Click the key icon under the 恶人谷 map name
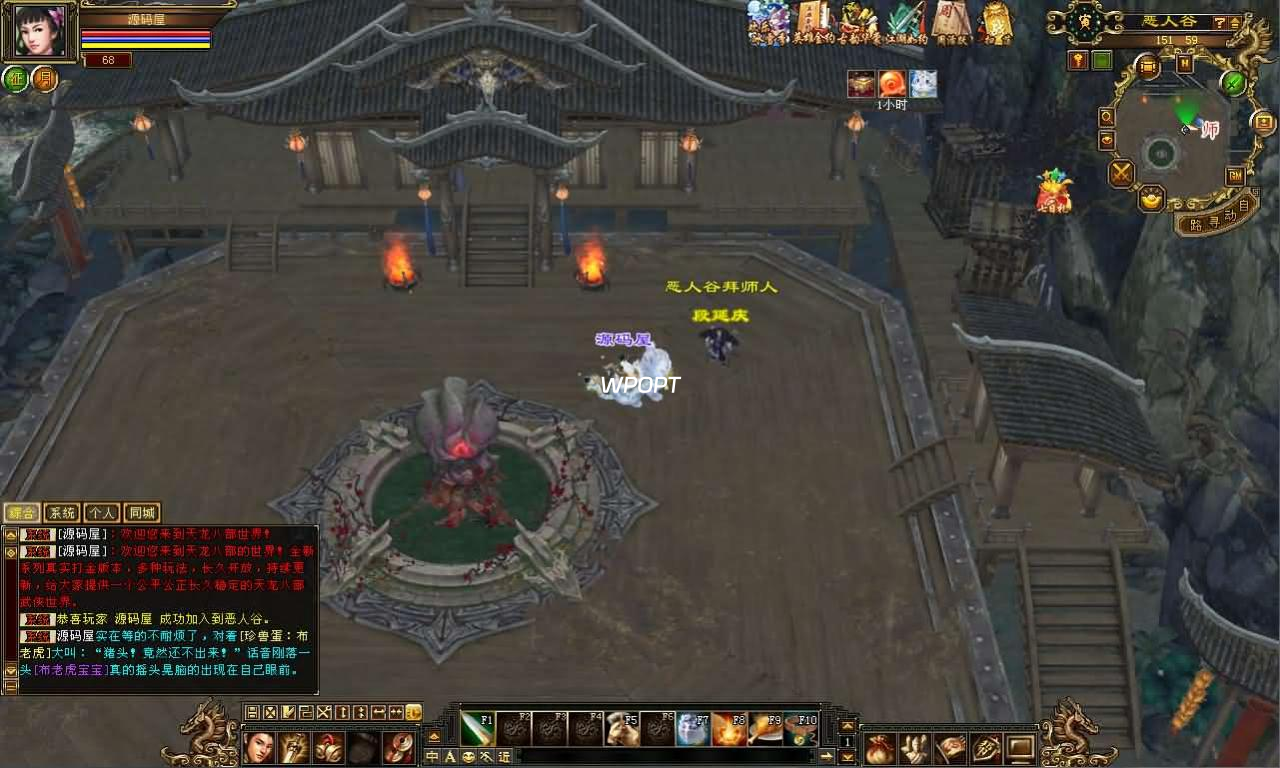 click(x=1078, y=59)
